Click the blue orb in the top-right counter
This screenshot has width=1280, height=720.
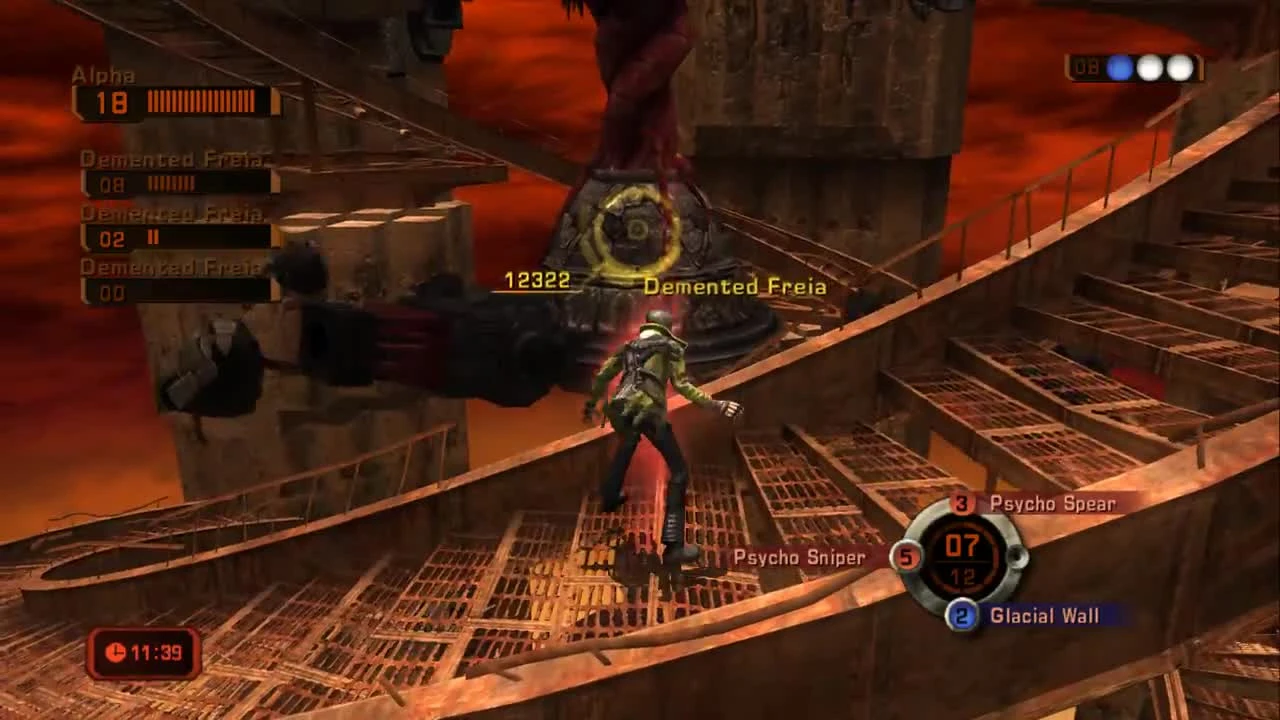1122,68
